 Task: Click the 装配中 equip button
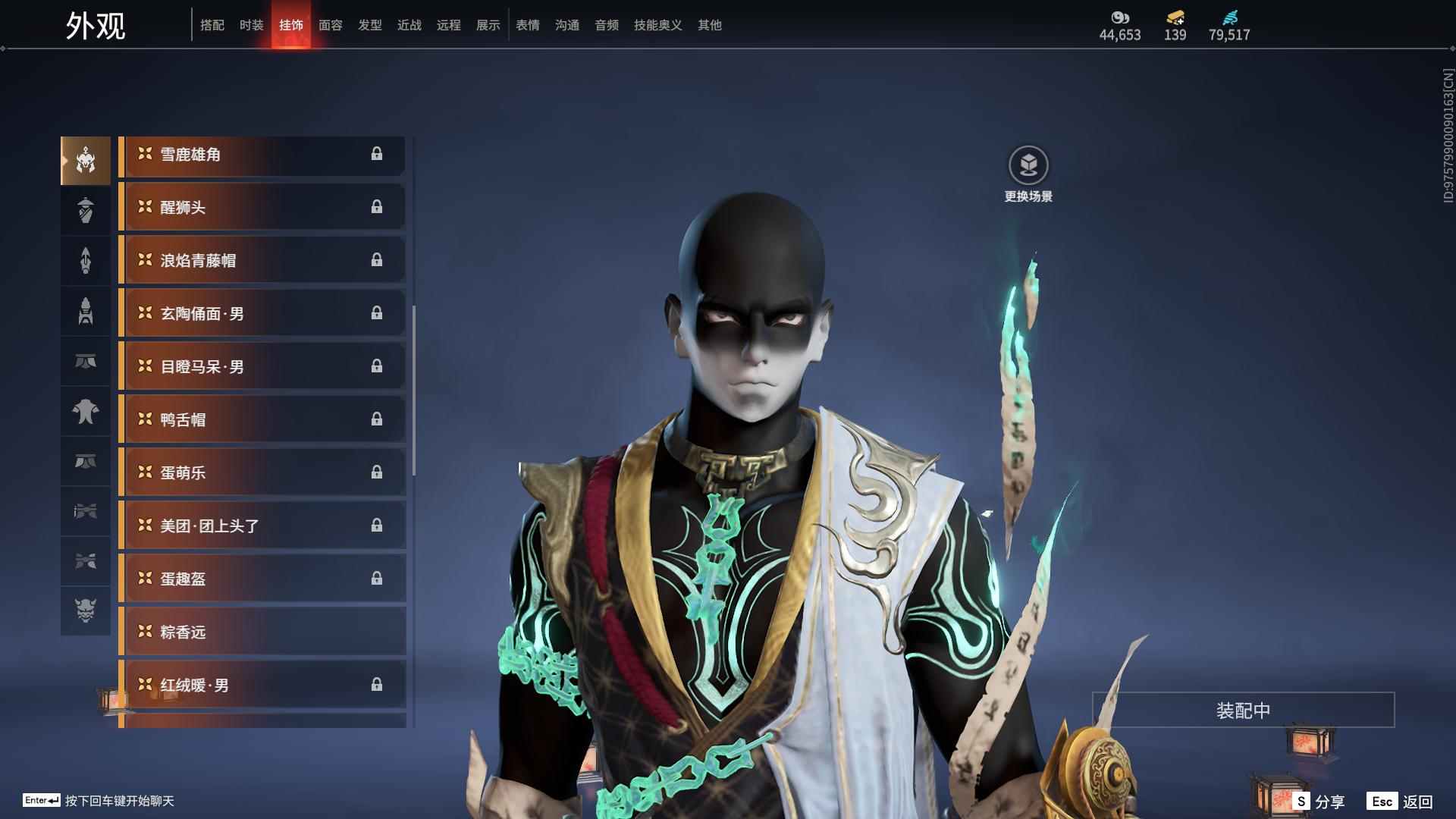pyautogui.click(x=1243, y=711)
